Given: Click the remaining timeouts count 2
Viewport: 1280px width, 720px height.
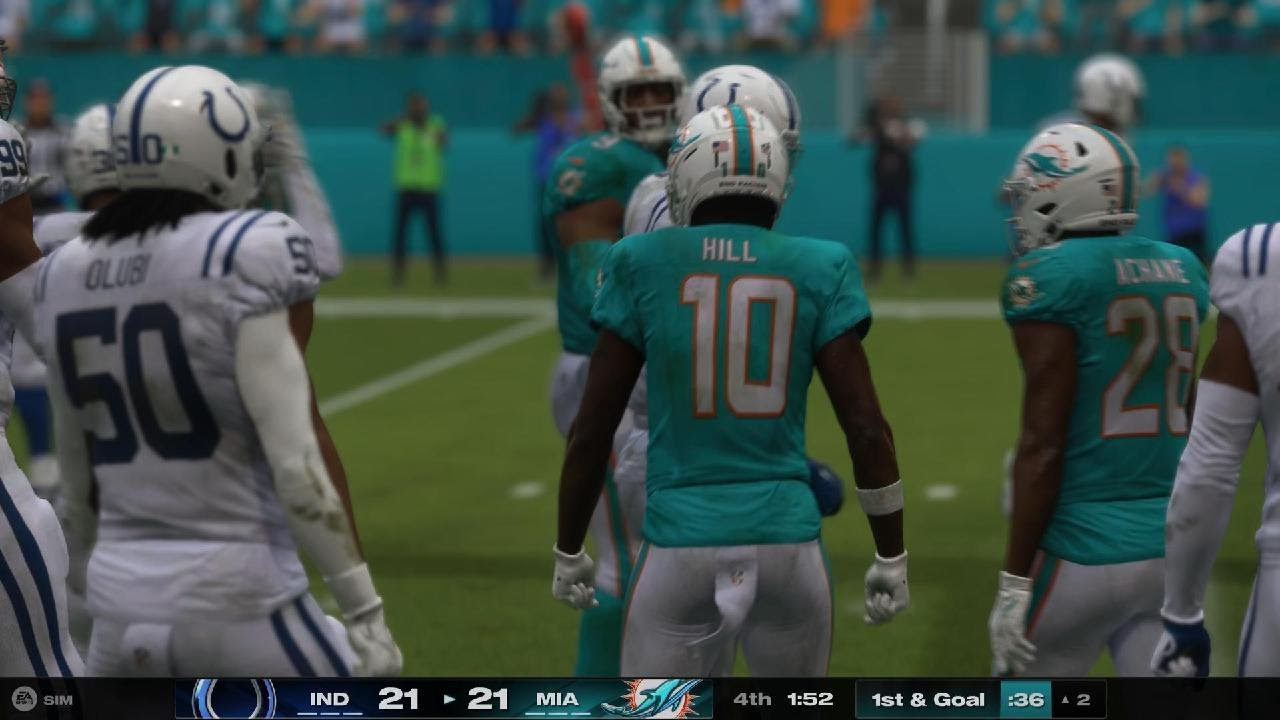Looking at the screenshot, I should (1083, 700).
